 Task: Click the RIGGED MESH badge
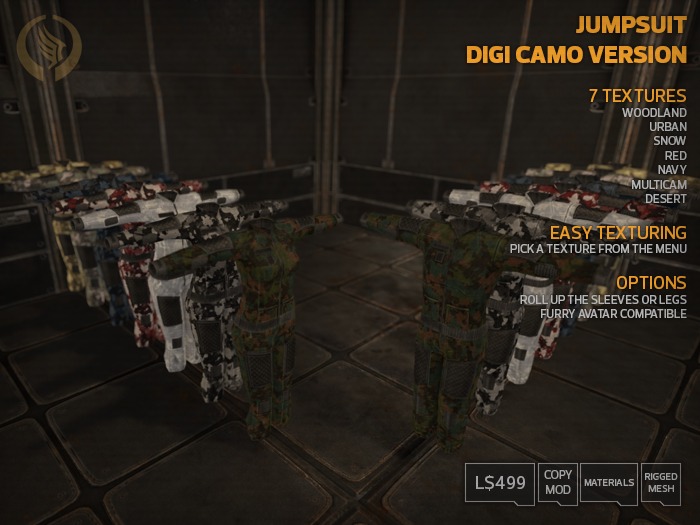(x=659, y=482)
